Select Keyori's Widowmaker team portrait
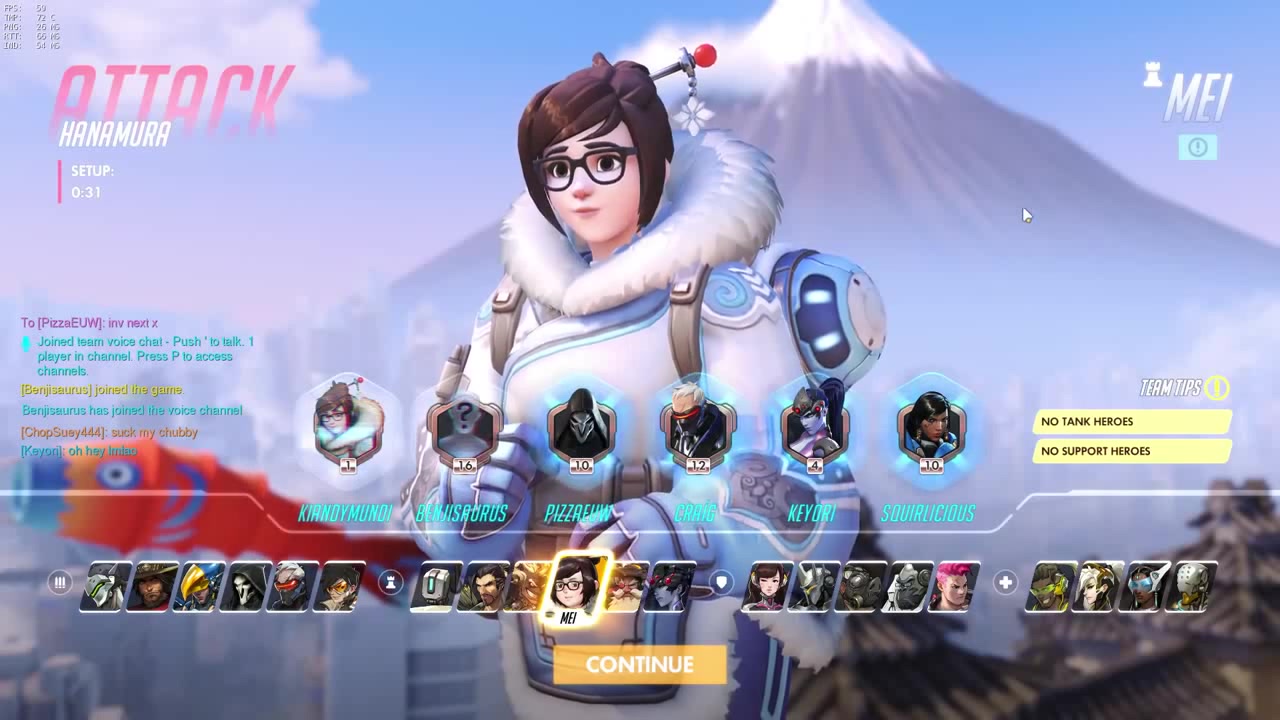This screenshot has height=720, width=1280. [814, 428]
